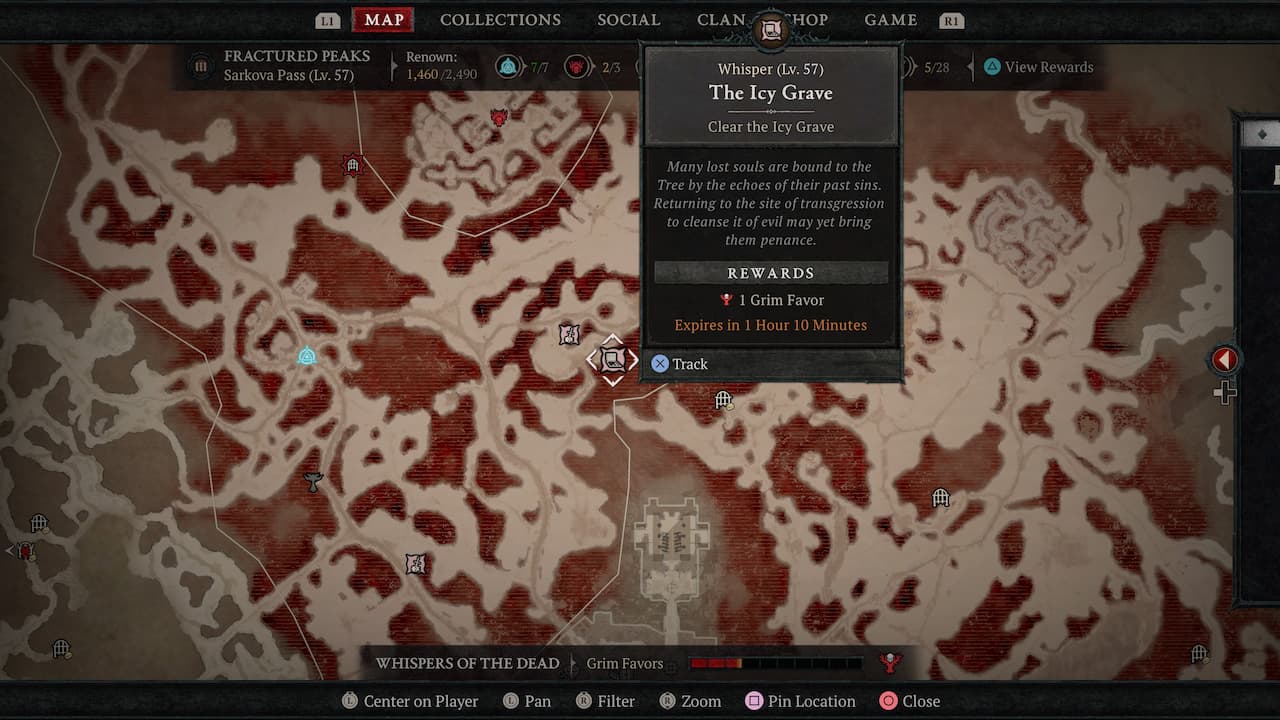Switch to the COLLECTIONS tab
The width and height of the screenshot is (1280, 720).
pos(500,20)
